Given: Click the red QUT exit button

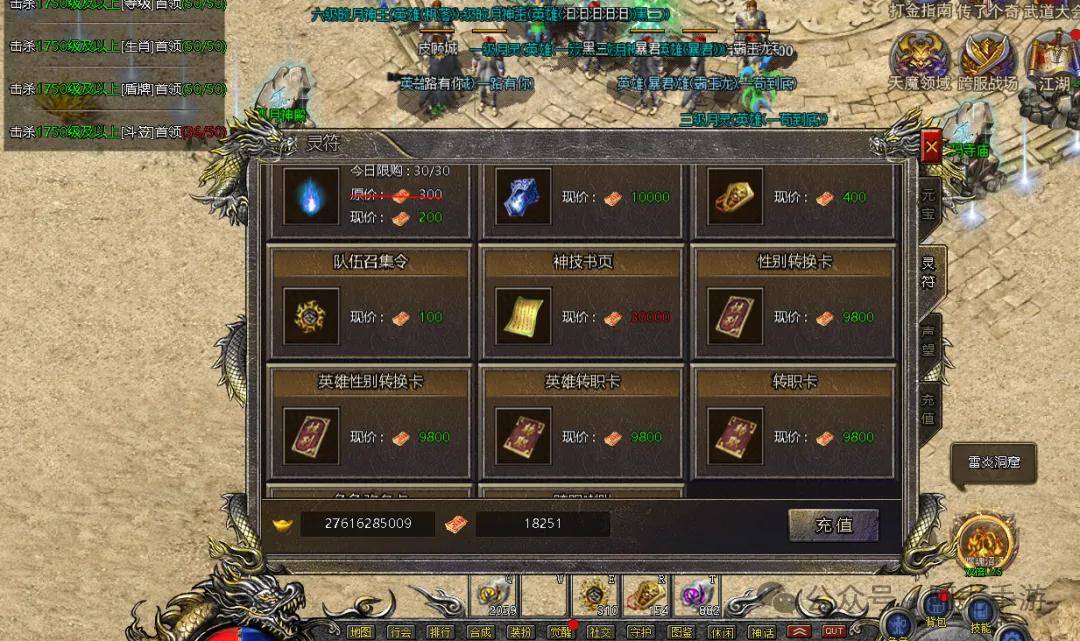Looking at the screenshot, I should click(x=834, y=632).
